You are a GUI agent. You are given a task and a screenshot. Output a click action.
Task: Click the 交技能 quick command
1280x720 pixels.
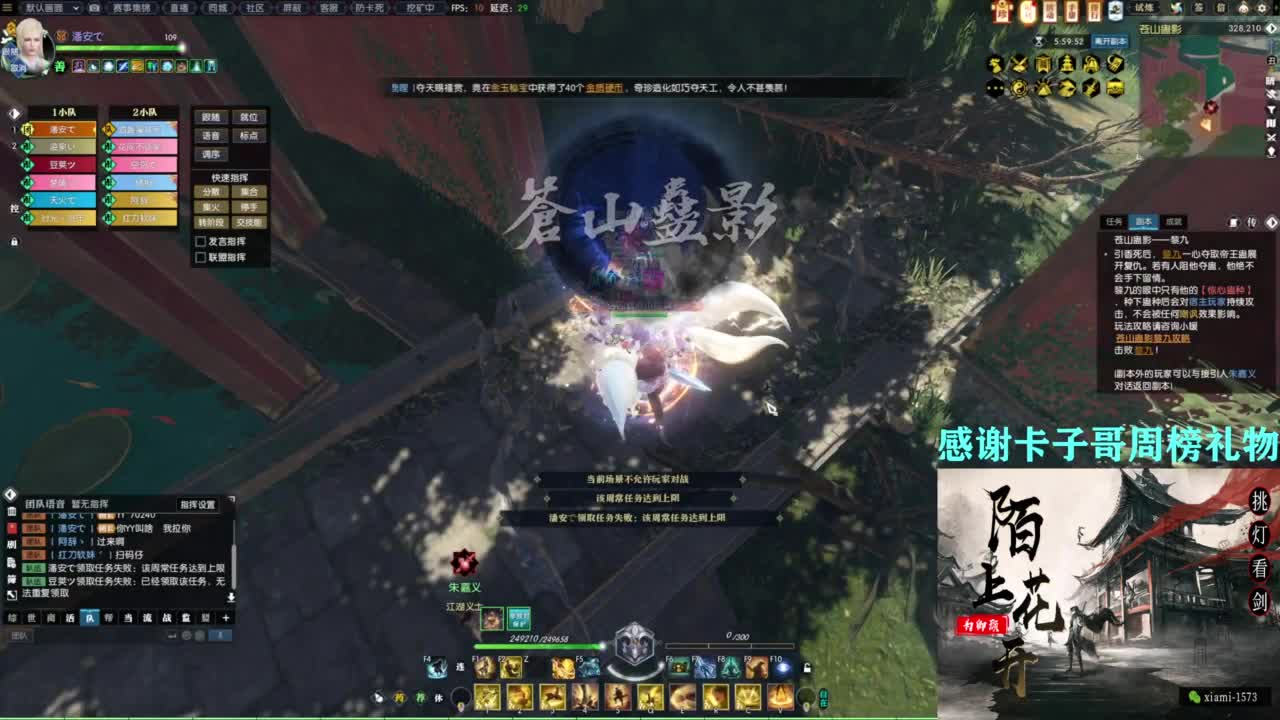pos(250,220)
